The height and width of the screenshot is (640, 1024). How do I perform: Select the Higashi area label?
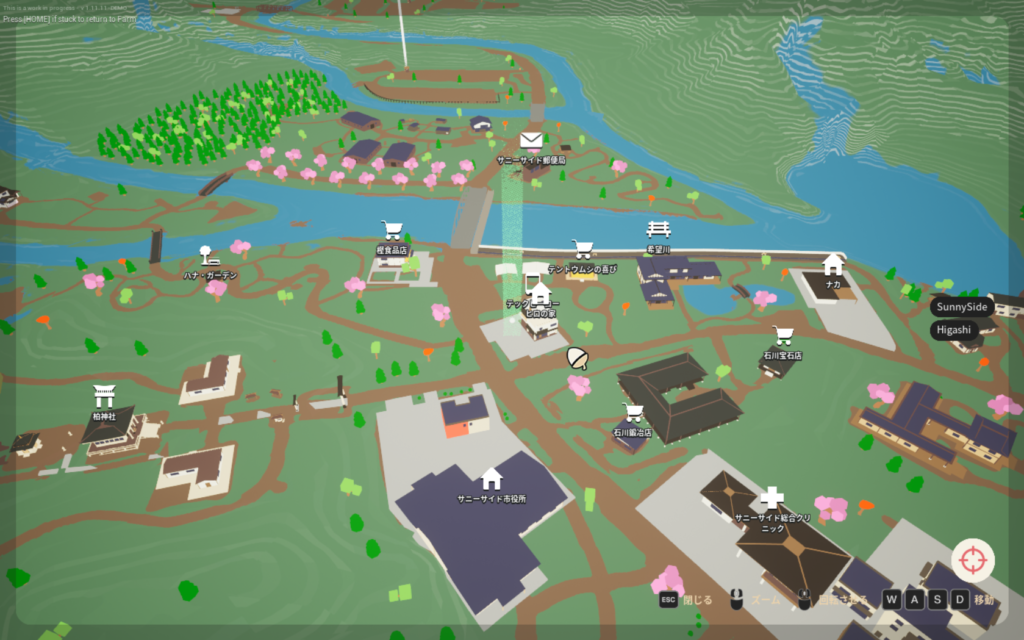tap(953, 329)
